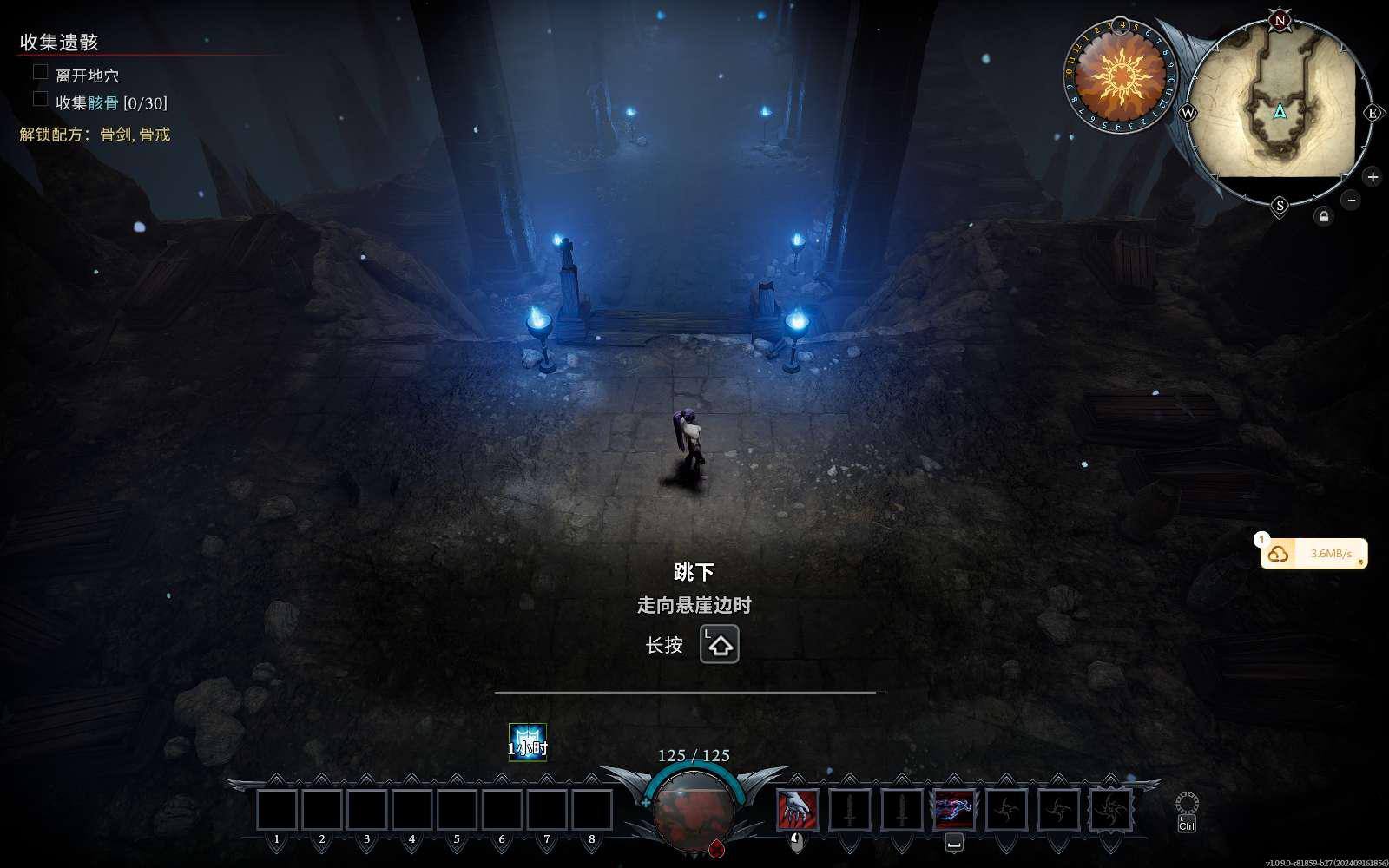Toggle the minimap rotation lock icon
This screenshot has height=868, width=1389.
pos(1323,216)
